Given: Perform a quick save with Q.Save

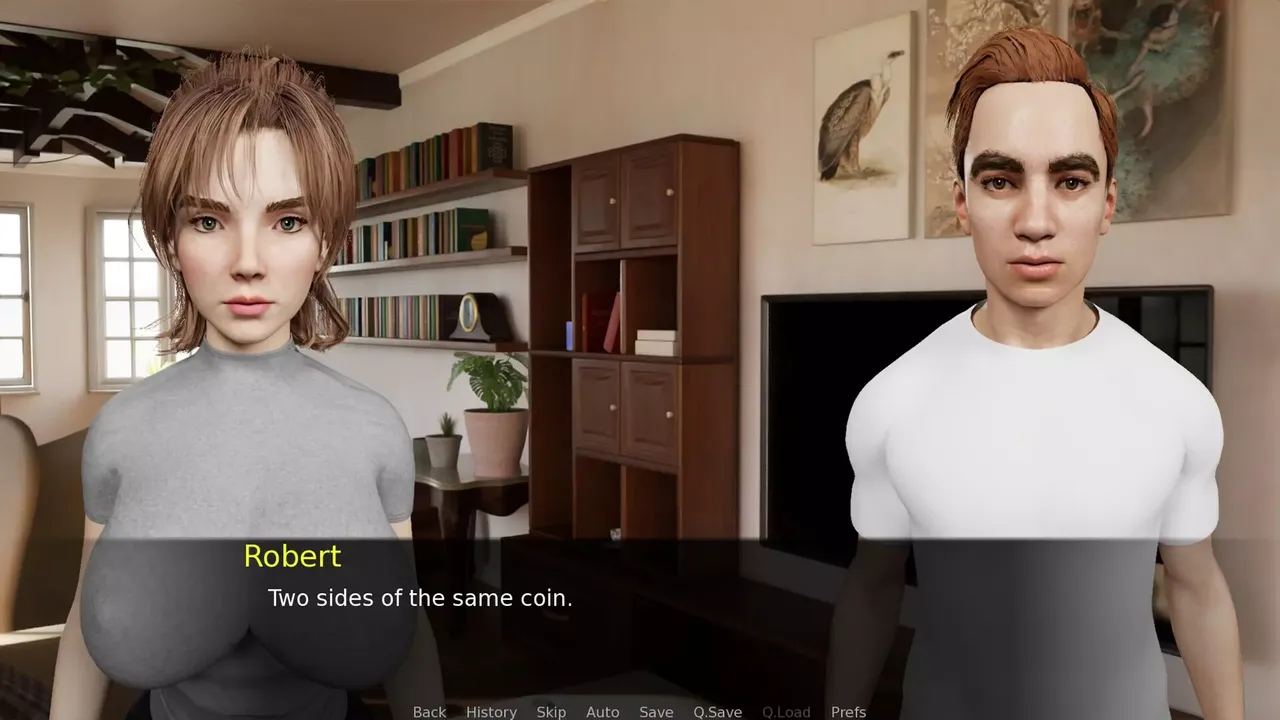Looking at the screenshot, I should [x=717, y=712].
